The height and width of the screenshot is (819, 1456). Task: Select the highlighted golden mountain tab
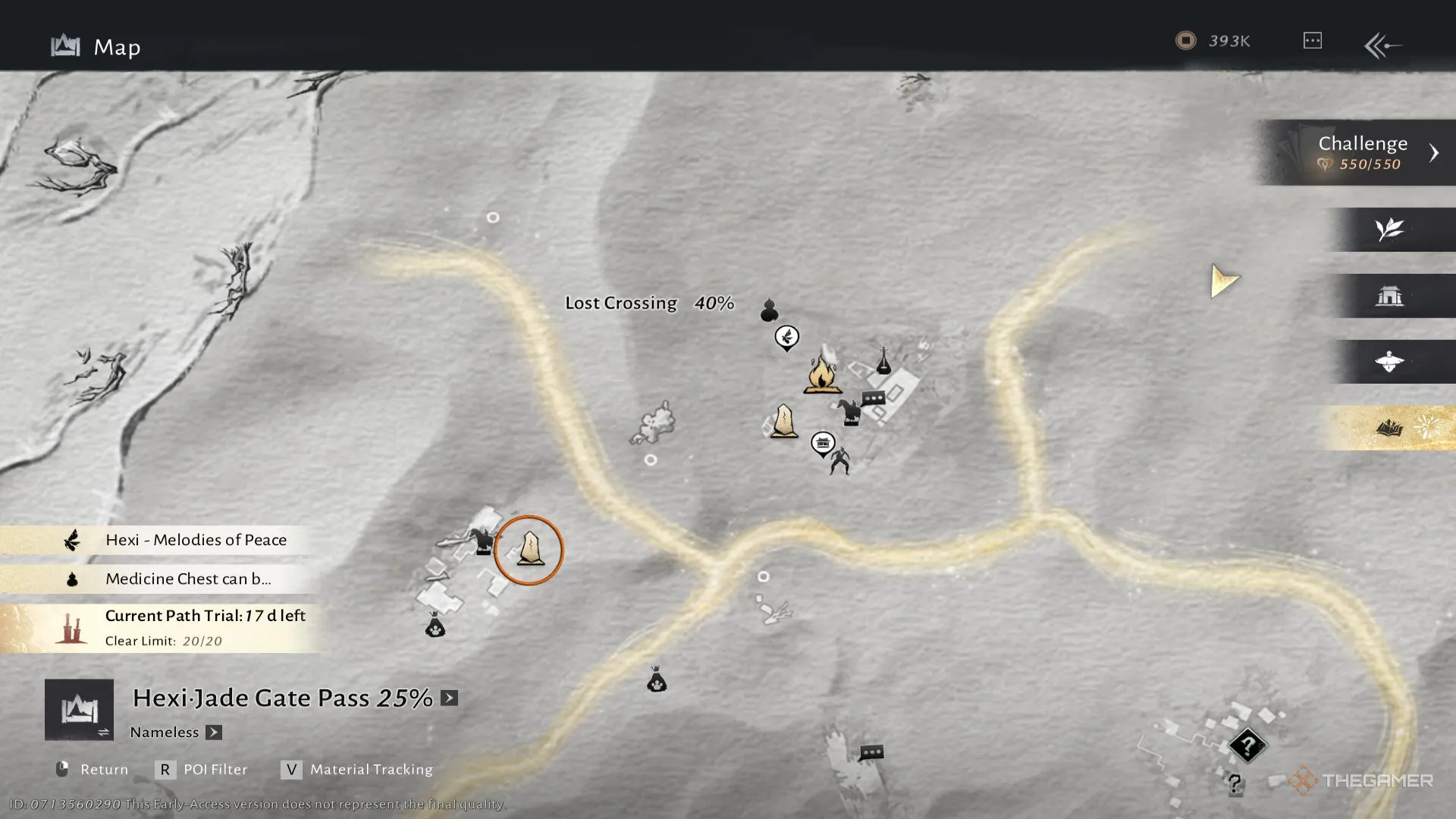tap(1389, 428)
